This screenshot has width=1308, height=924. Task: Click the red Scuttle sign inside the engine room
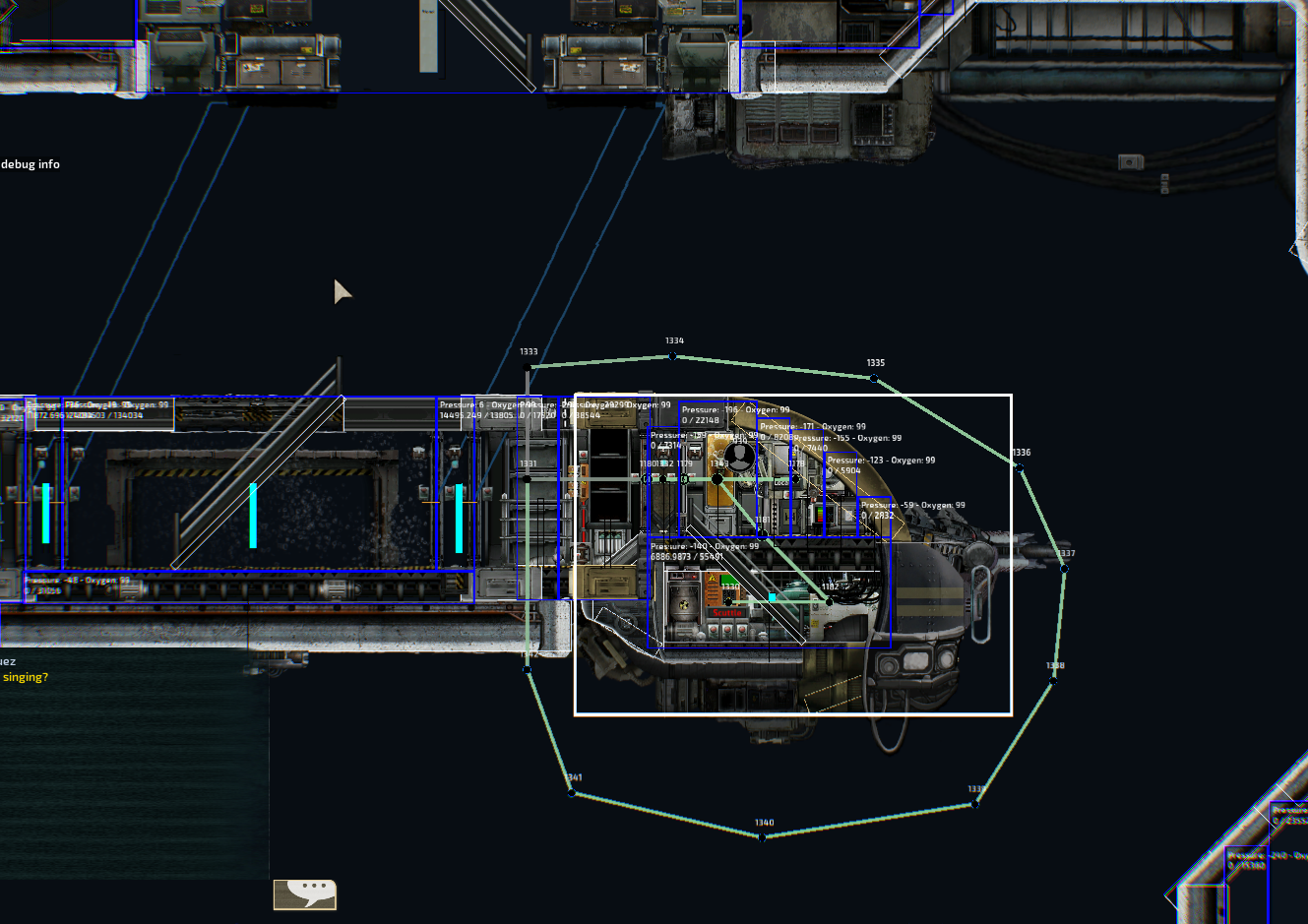[x=726, y=612]
